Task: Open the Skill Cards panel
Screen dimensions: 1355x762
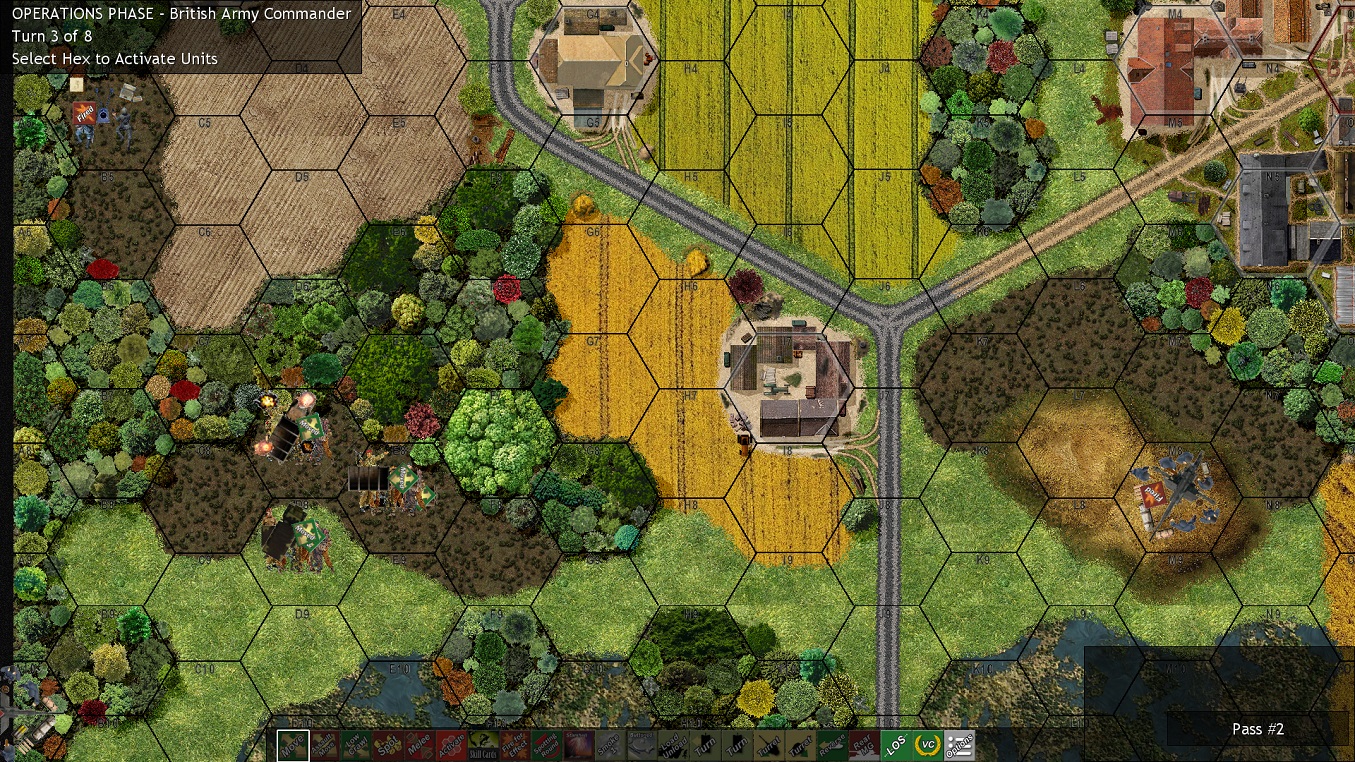Action: point(483,746)
